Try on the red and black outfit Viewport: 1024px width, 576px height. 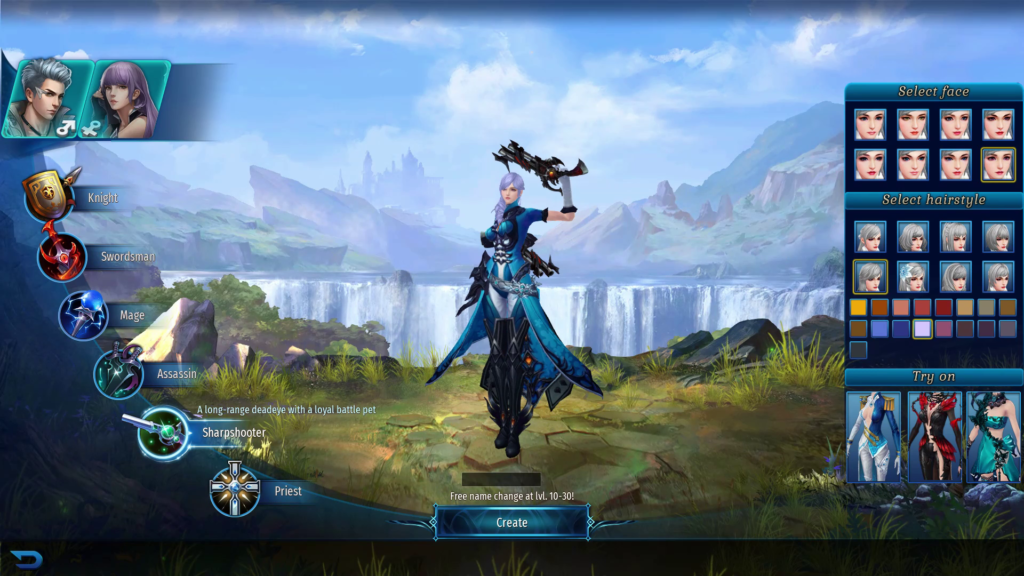(934, 436)
